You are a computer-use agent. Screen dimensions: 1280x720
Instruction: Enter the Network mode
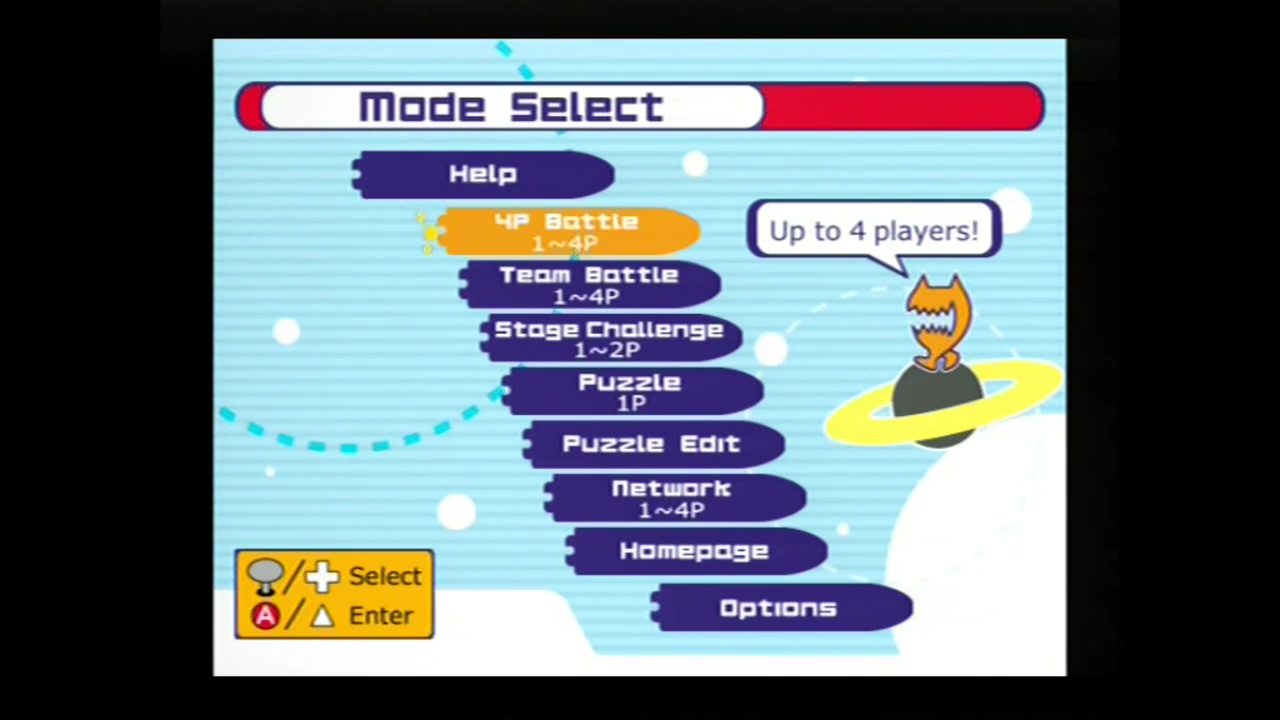[672, 498]
